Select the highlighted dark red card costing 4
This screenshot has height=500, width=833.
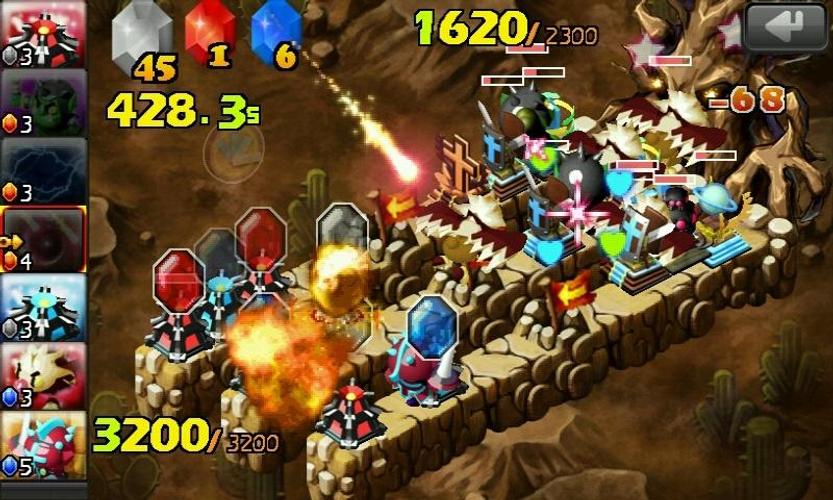(45, 238)
